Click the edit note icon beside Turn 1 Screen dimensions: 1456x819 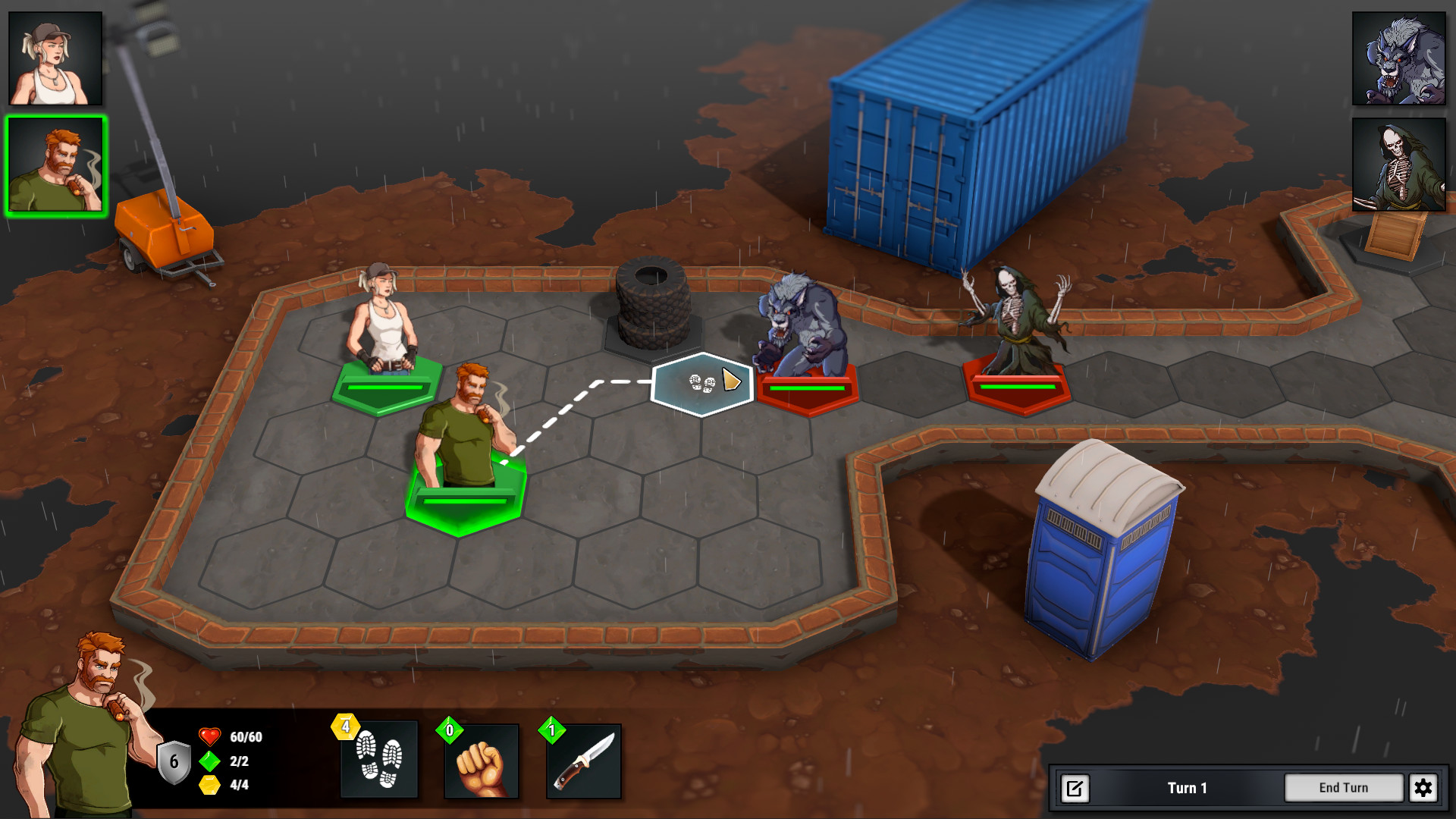(x=1074, y=788)
